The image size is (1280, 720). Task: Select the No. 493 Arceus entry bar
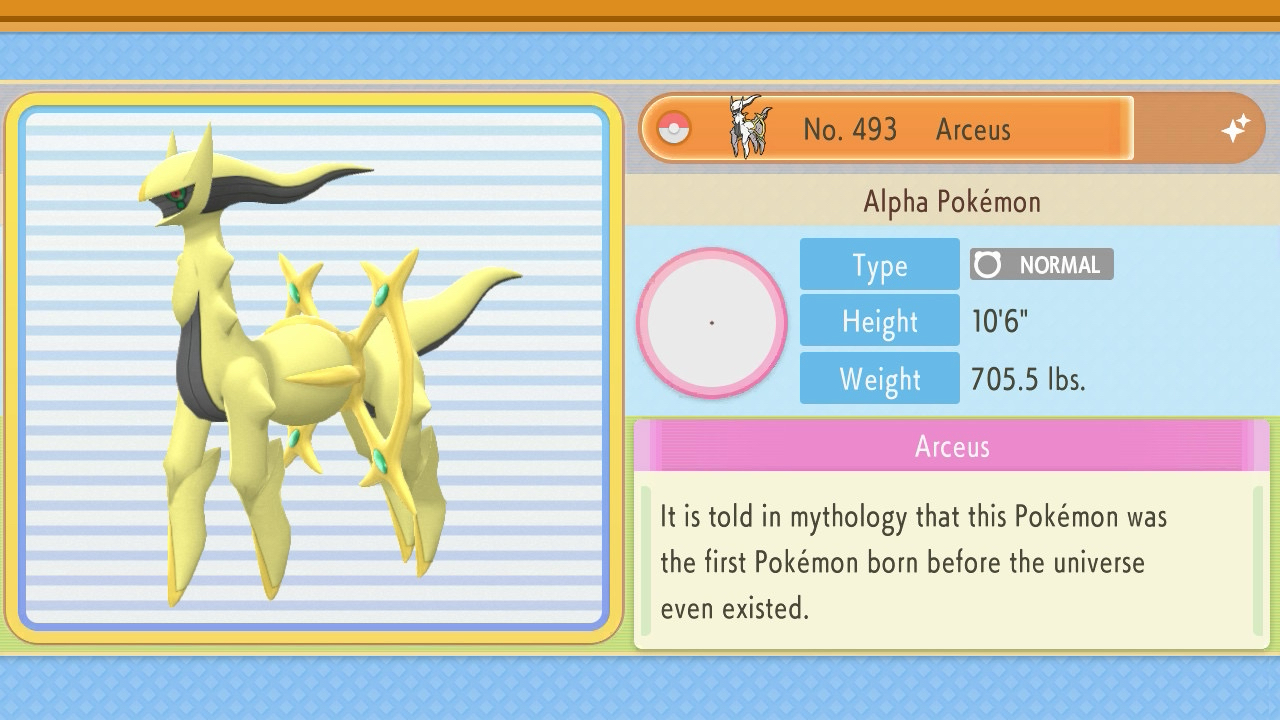point(887,129)
